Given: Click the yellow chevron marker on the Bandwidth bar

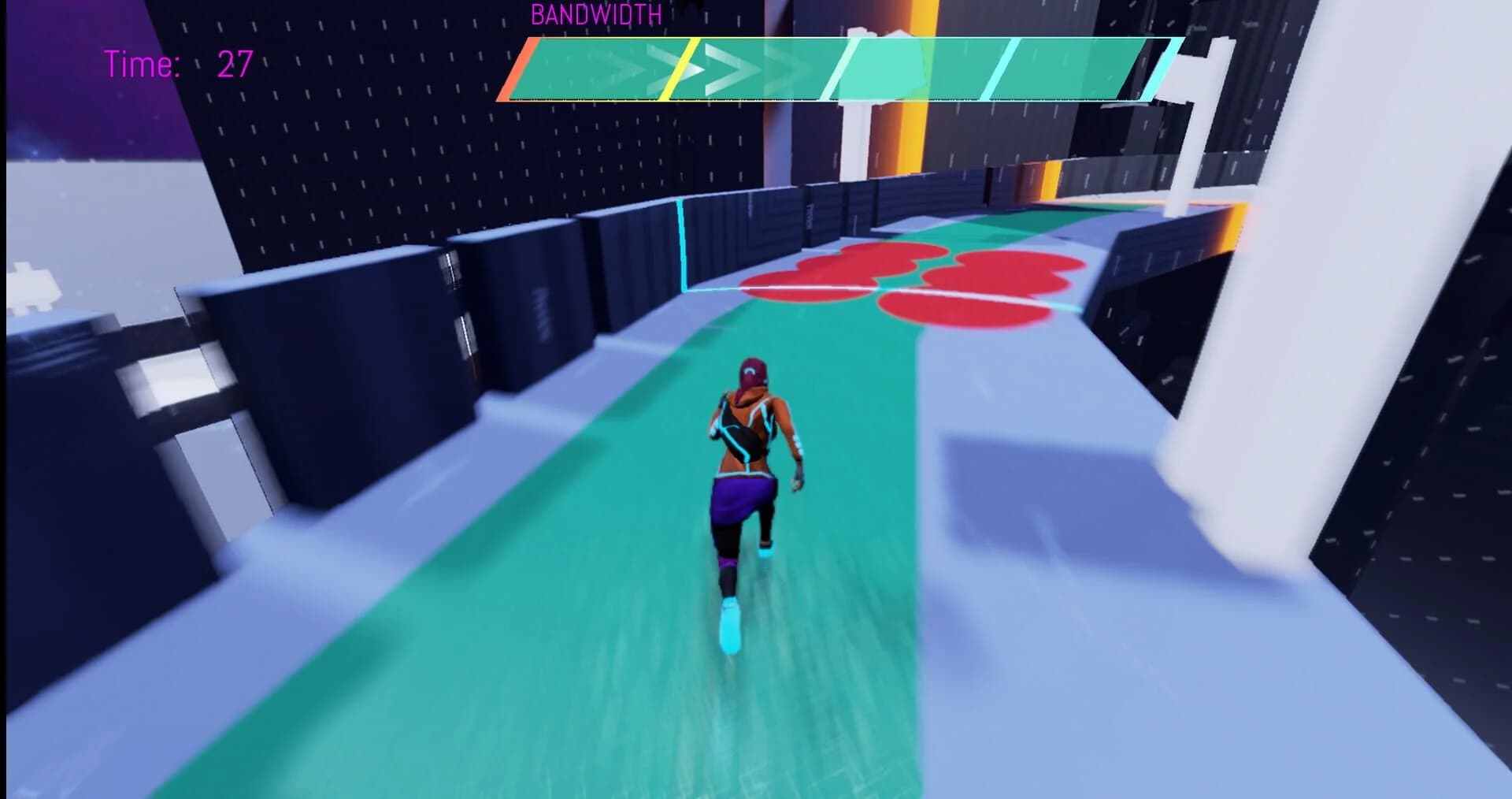Looking at the screenshot, I should (683, 67).
